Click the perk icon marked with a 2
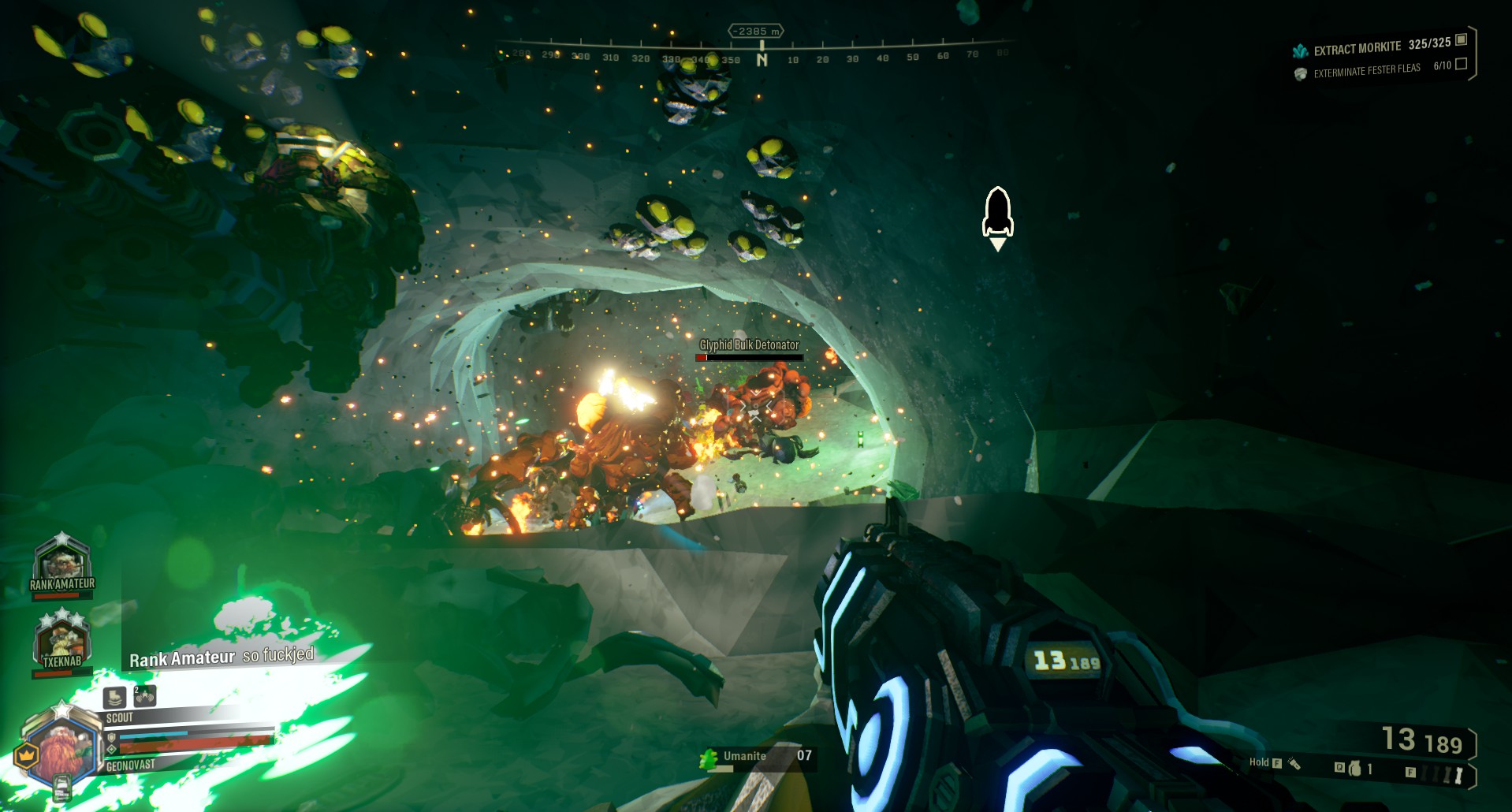This screenshot has height=812, width=1512. 145,695
